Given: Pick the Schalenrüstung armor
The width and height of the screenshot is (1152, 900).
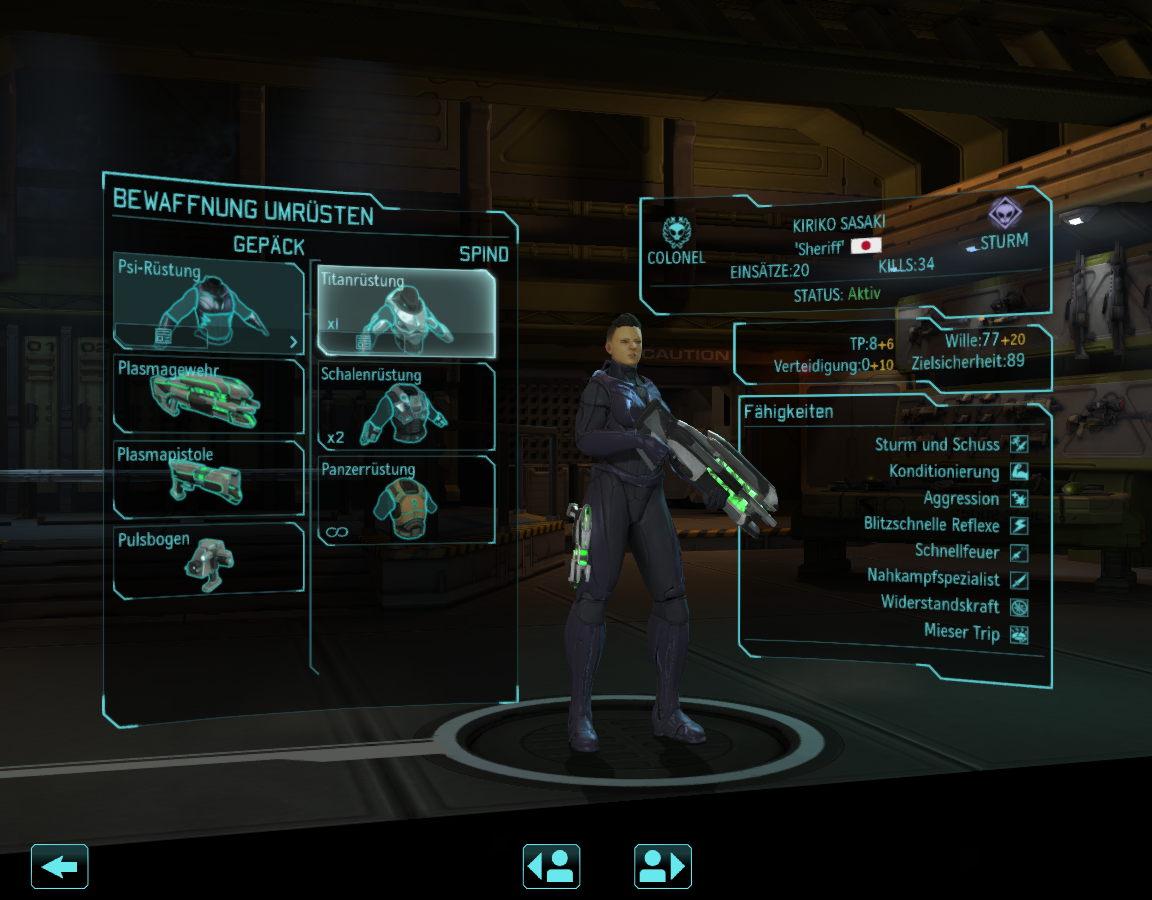Looking at the screenshot, I should 405,406.
